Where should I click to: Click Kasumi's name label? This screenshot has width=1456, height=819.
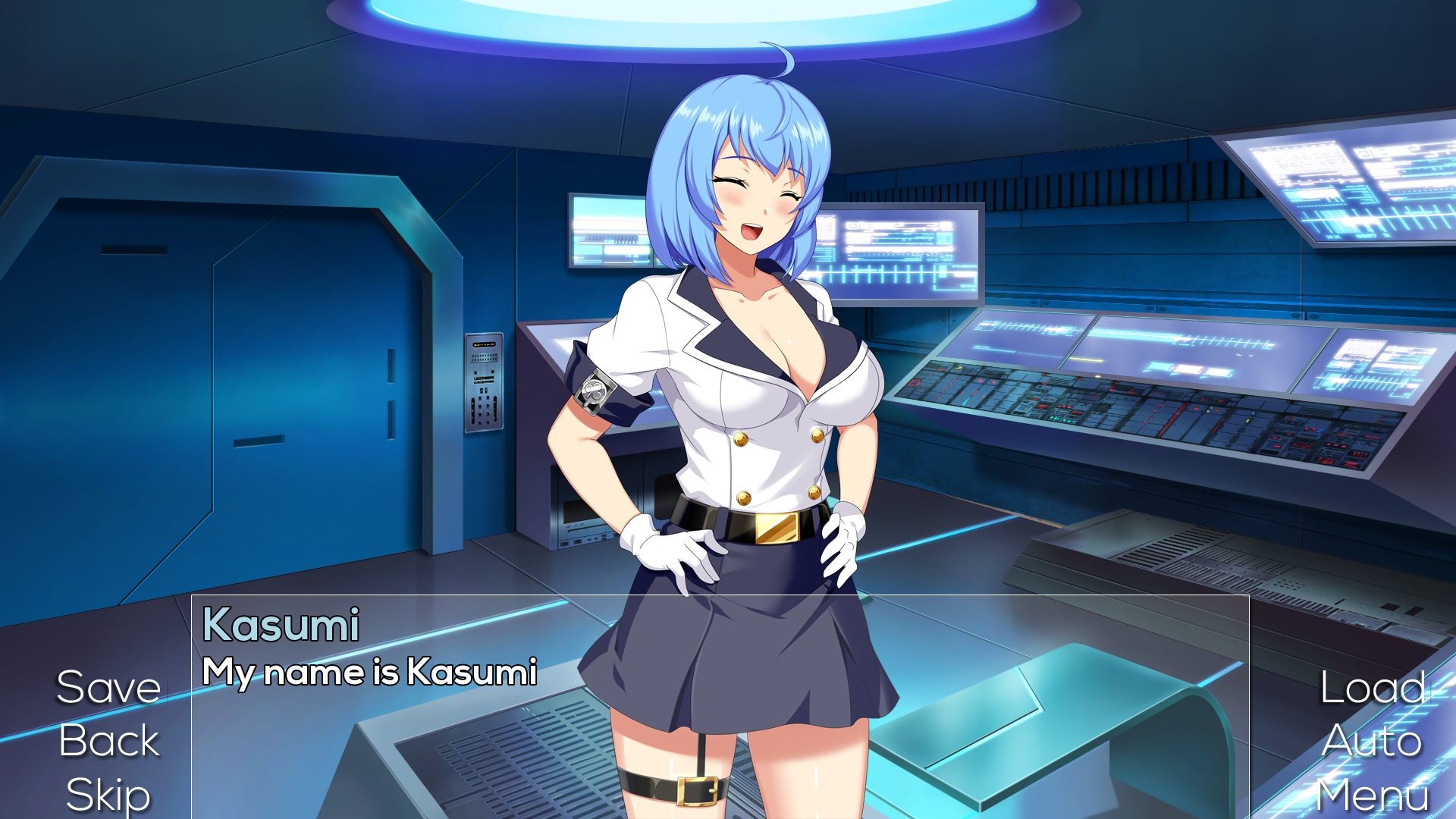coord(282,626)
